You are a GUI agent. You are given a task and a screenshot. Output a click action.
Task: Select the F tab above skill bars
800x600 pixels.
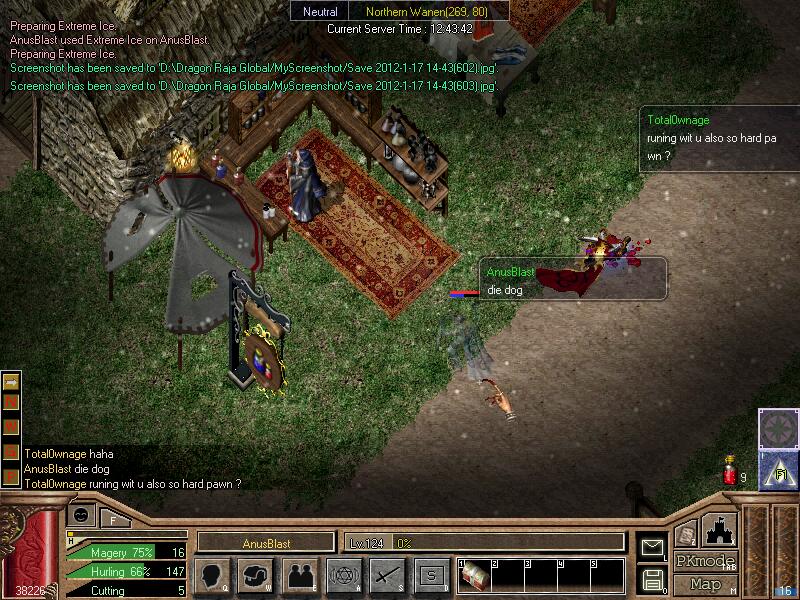[x=112, y=519]
